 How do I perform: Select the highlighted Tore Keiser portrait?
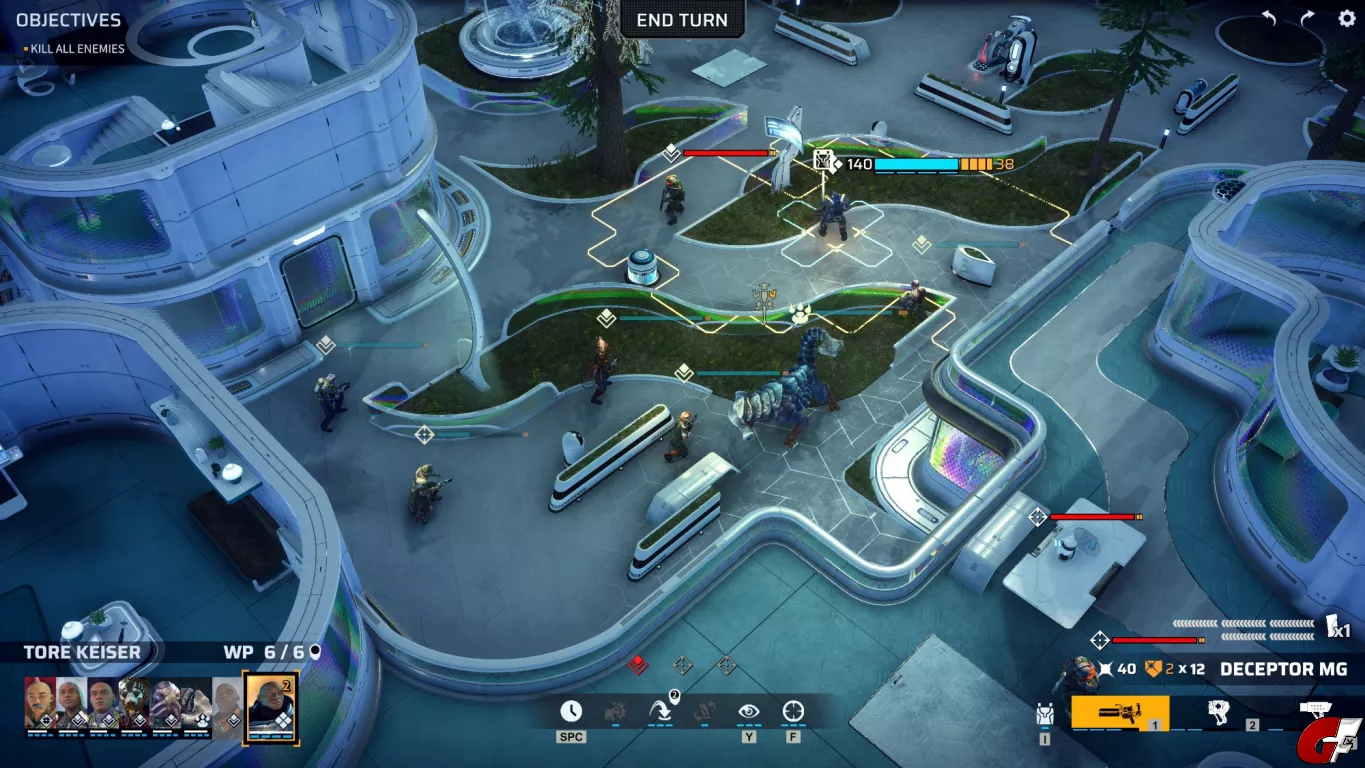click(271, 705)
